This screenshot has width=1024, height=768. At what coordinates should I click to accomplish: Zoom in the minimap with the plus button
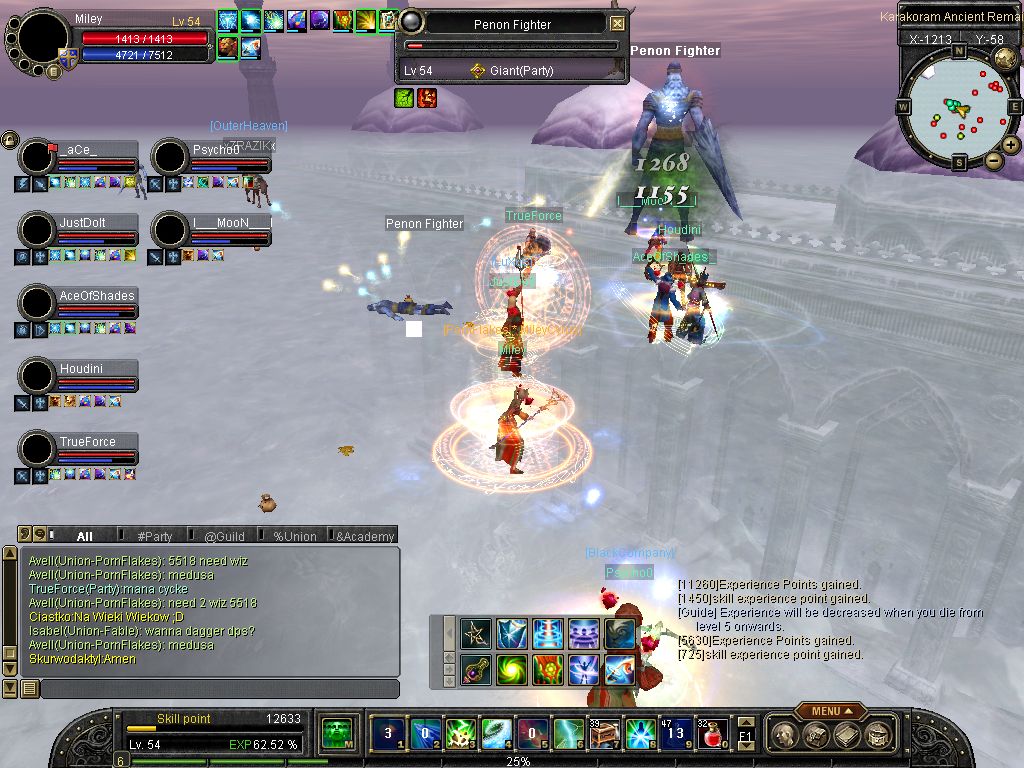tap(1011, 145)
